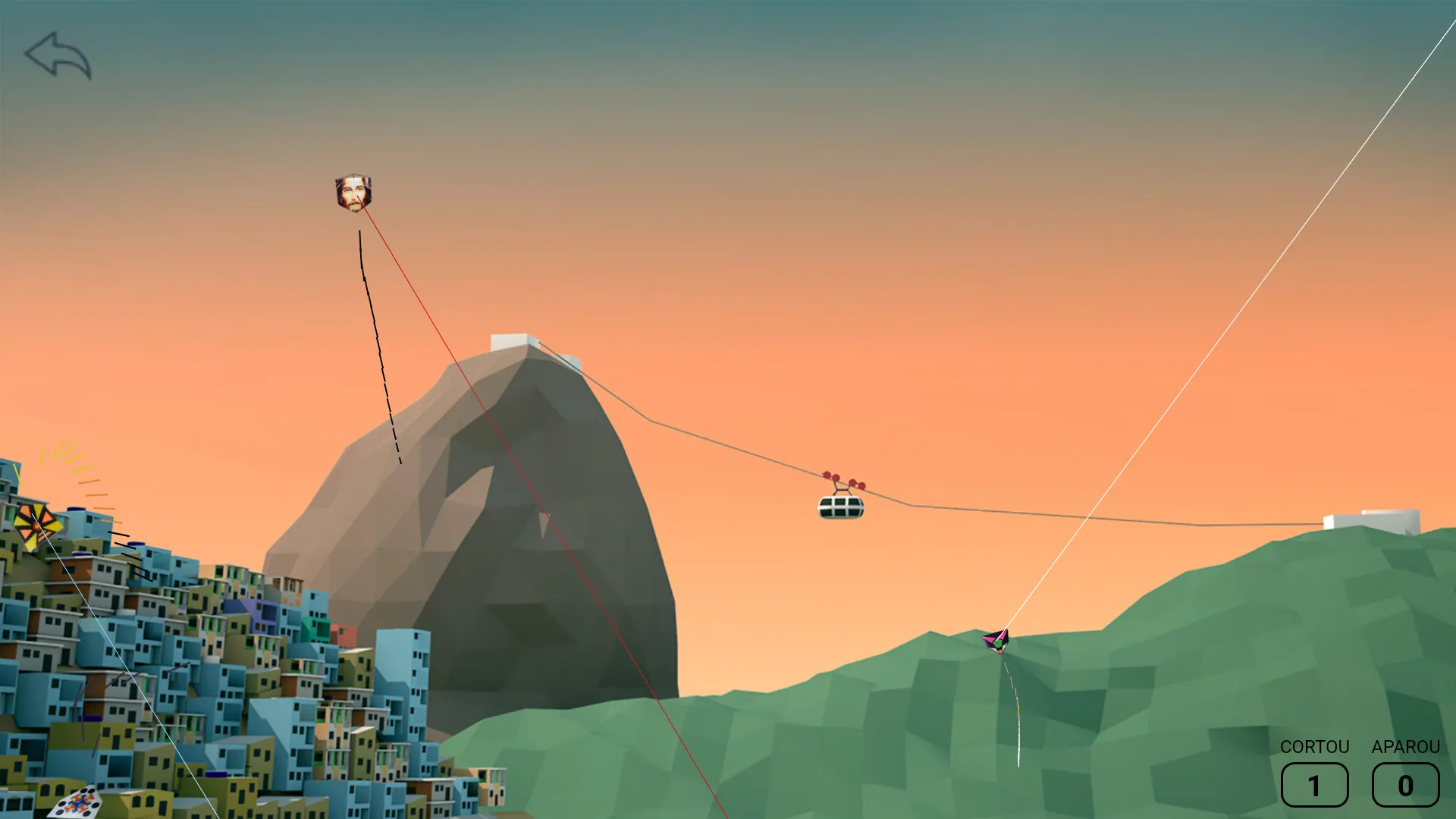Select the number 1 inside CORTOU box
1456x819 pixels.
tap(1314, 786)
